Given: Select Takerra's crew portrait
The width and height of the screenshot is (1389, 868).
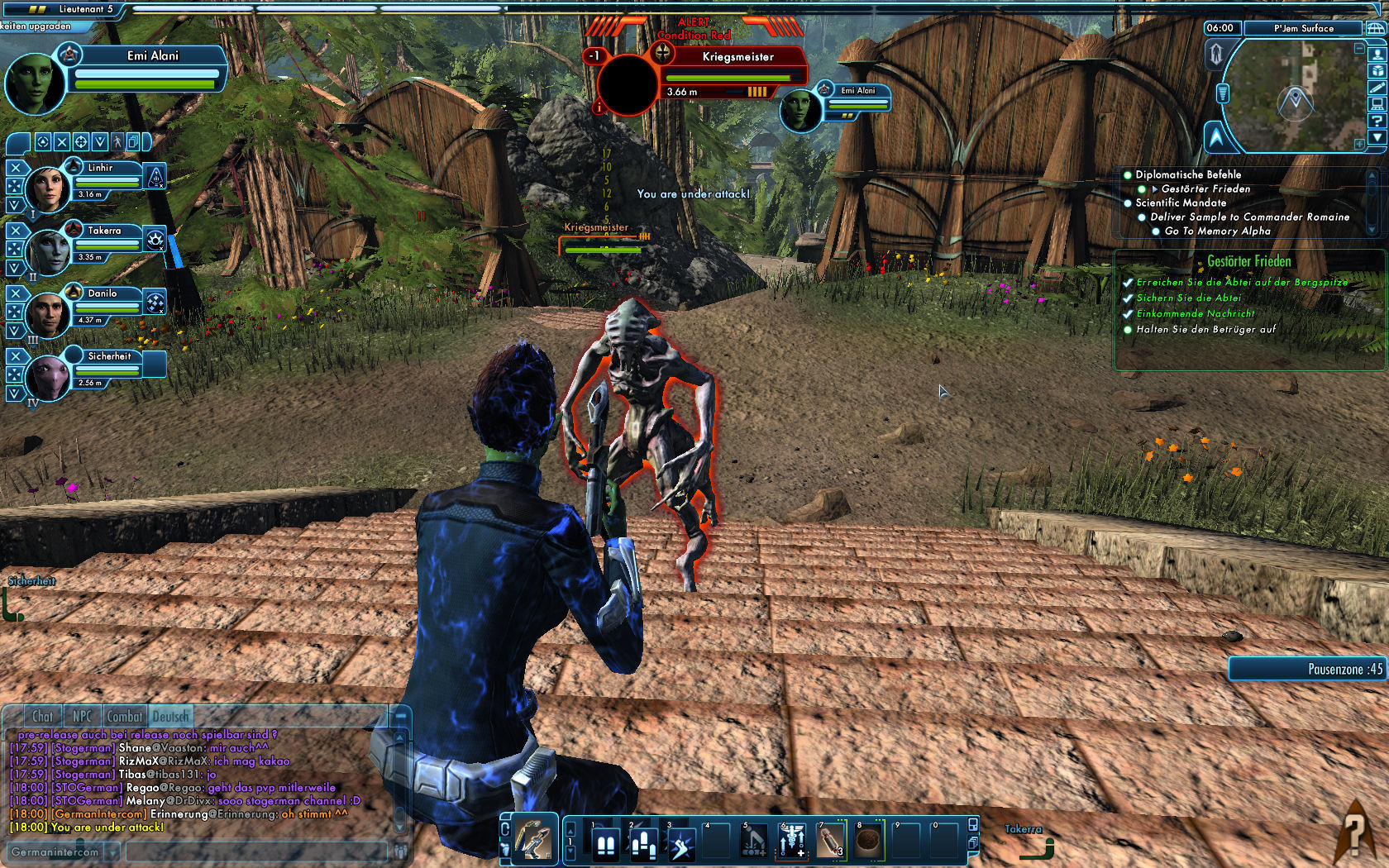Looking at the screenshot, I should coord(48,250).
